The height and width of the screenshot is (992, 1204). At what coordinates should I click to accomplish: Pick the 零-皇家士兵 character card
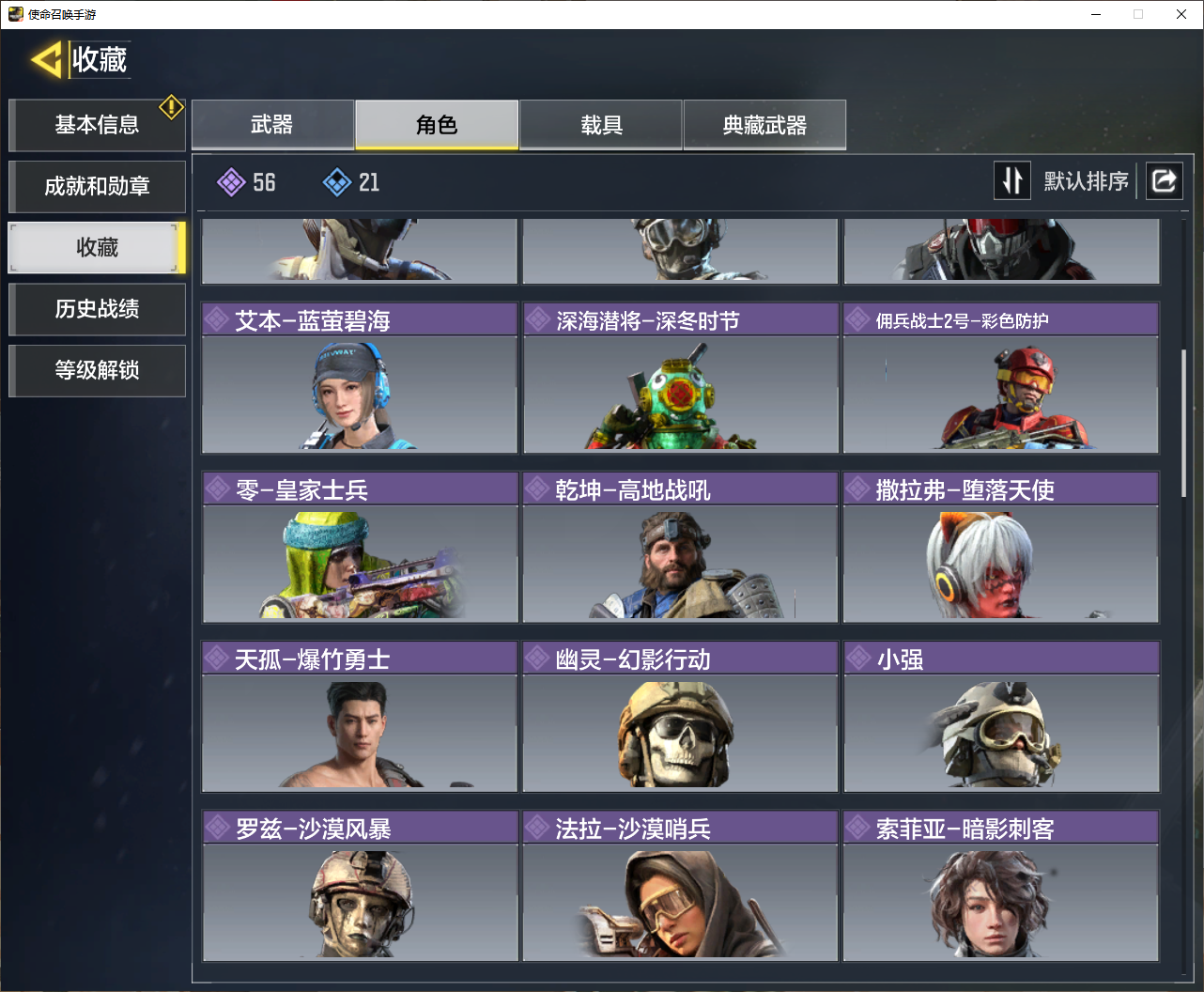[360, 547]
